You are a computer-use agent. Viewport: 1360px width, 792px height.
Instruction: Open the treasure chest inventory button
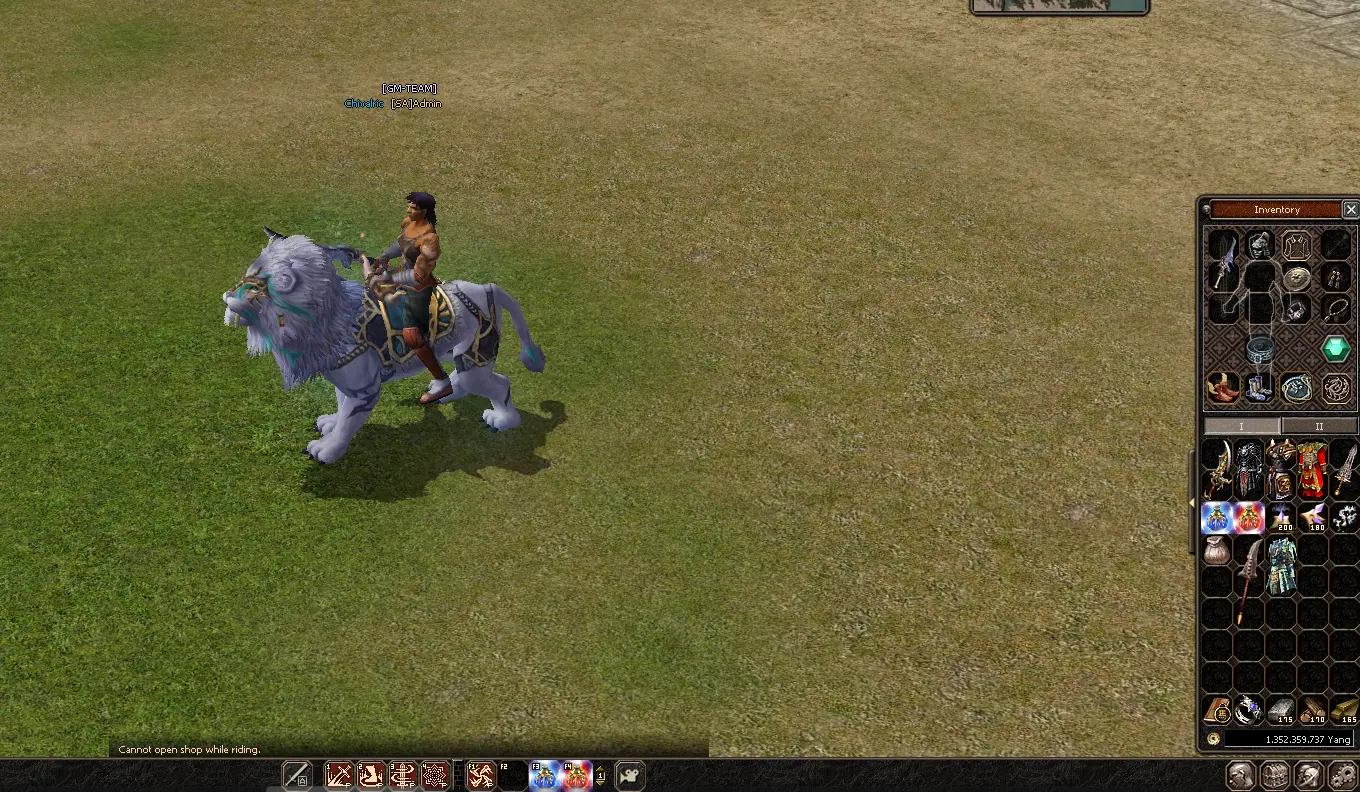point(1275,776)
